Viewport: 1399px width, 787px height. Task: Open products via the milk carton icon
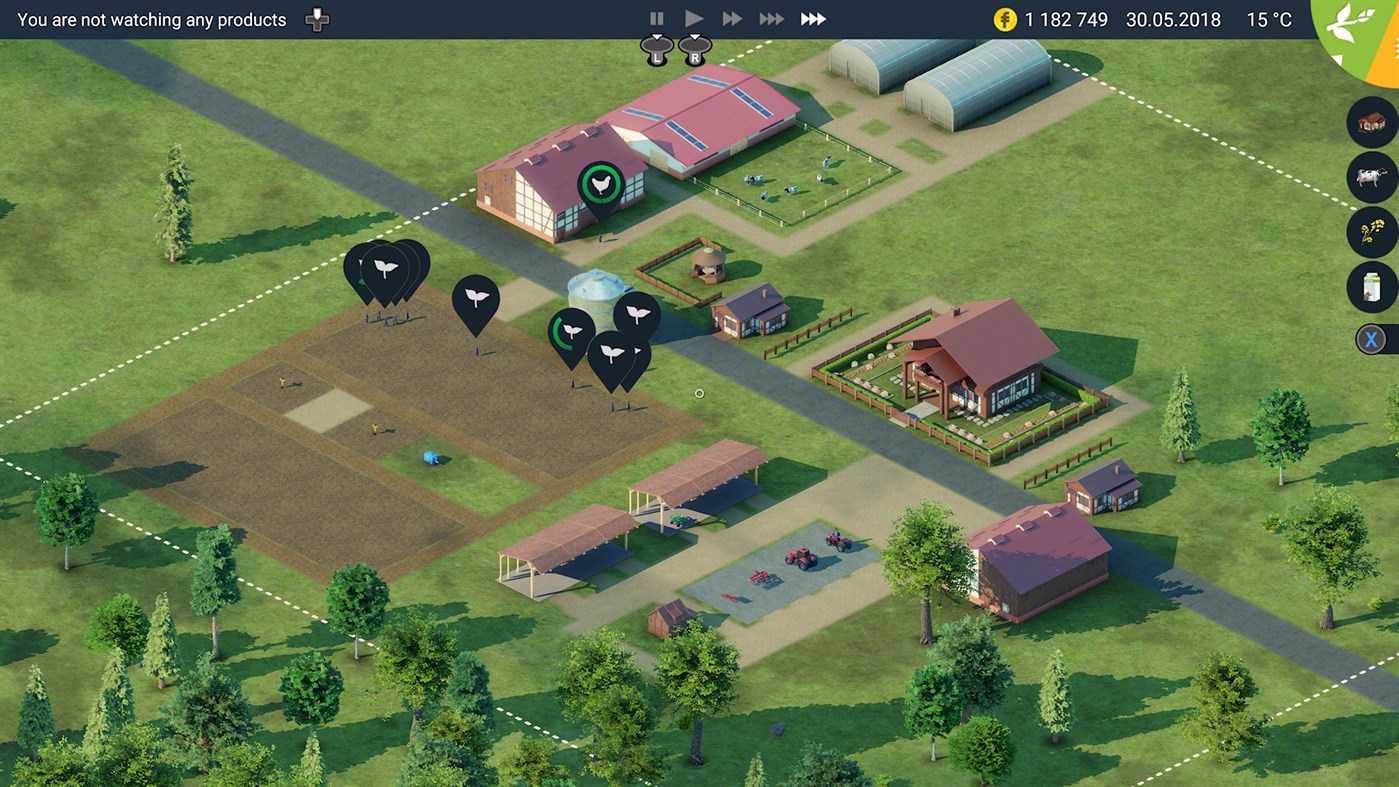1371,288
